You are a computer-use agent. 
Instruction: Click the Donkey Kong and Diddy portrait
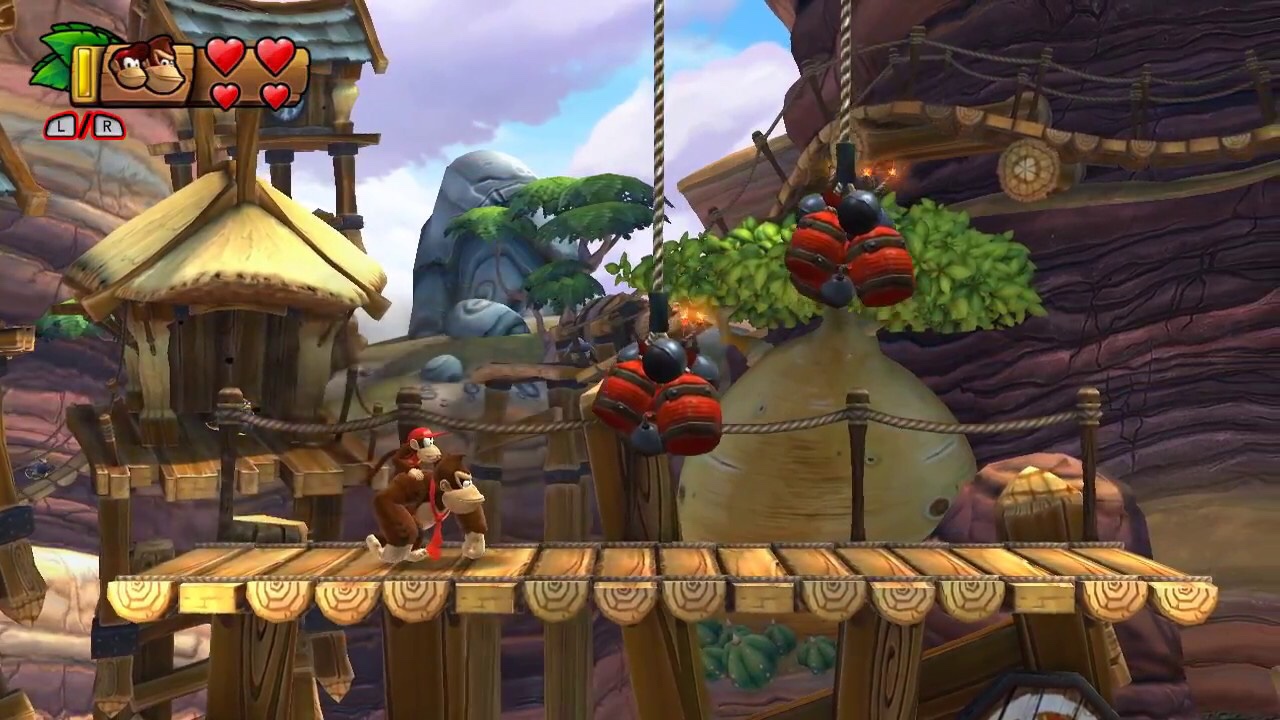pos(146,70)
